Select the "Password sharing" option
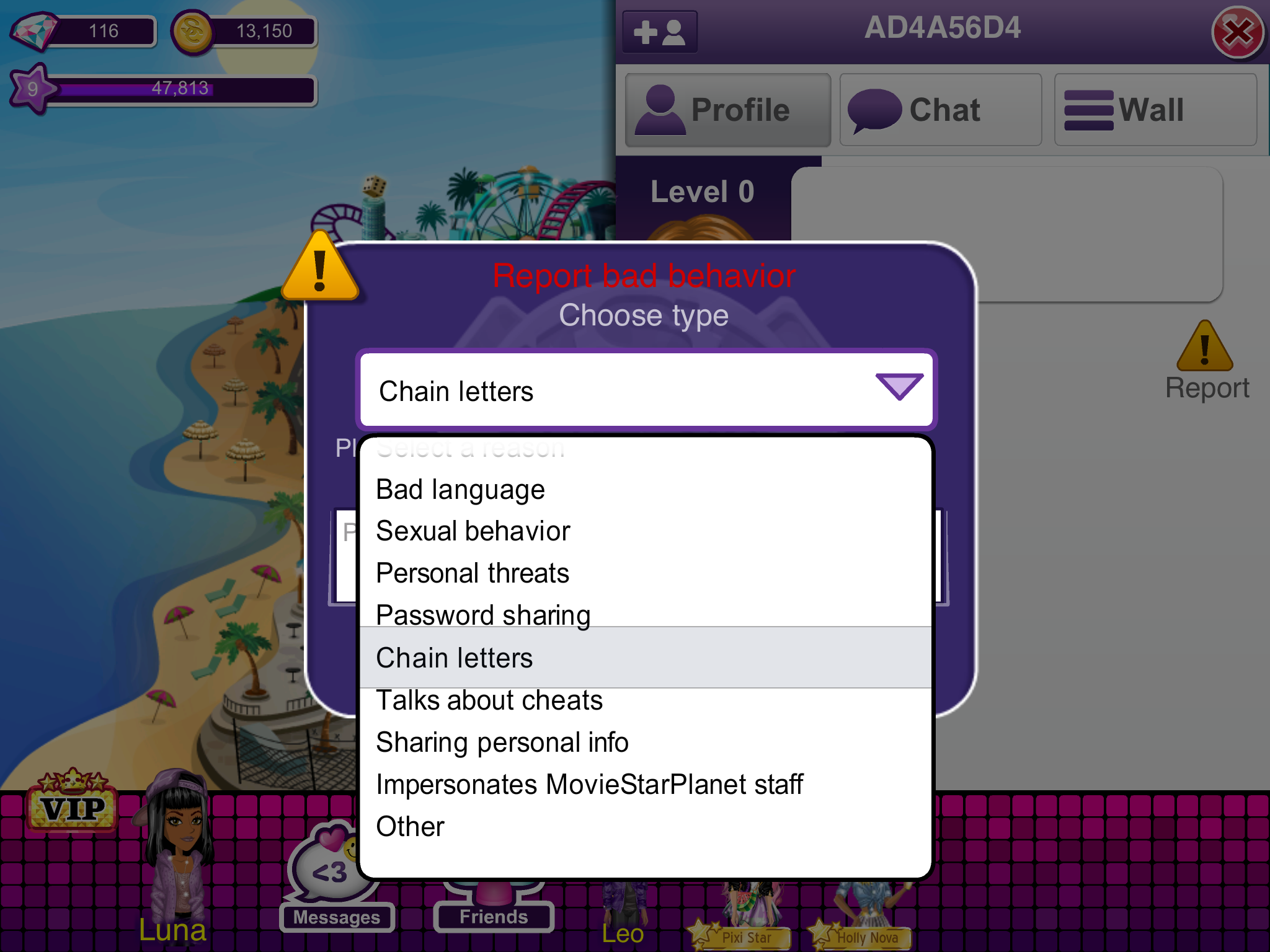The width and height of the screenshot is (1270, 952). 483,615
